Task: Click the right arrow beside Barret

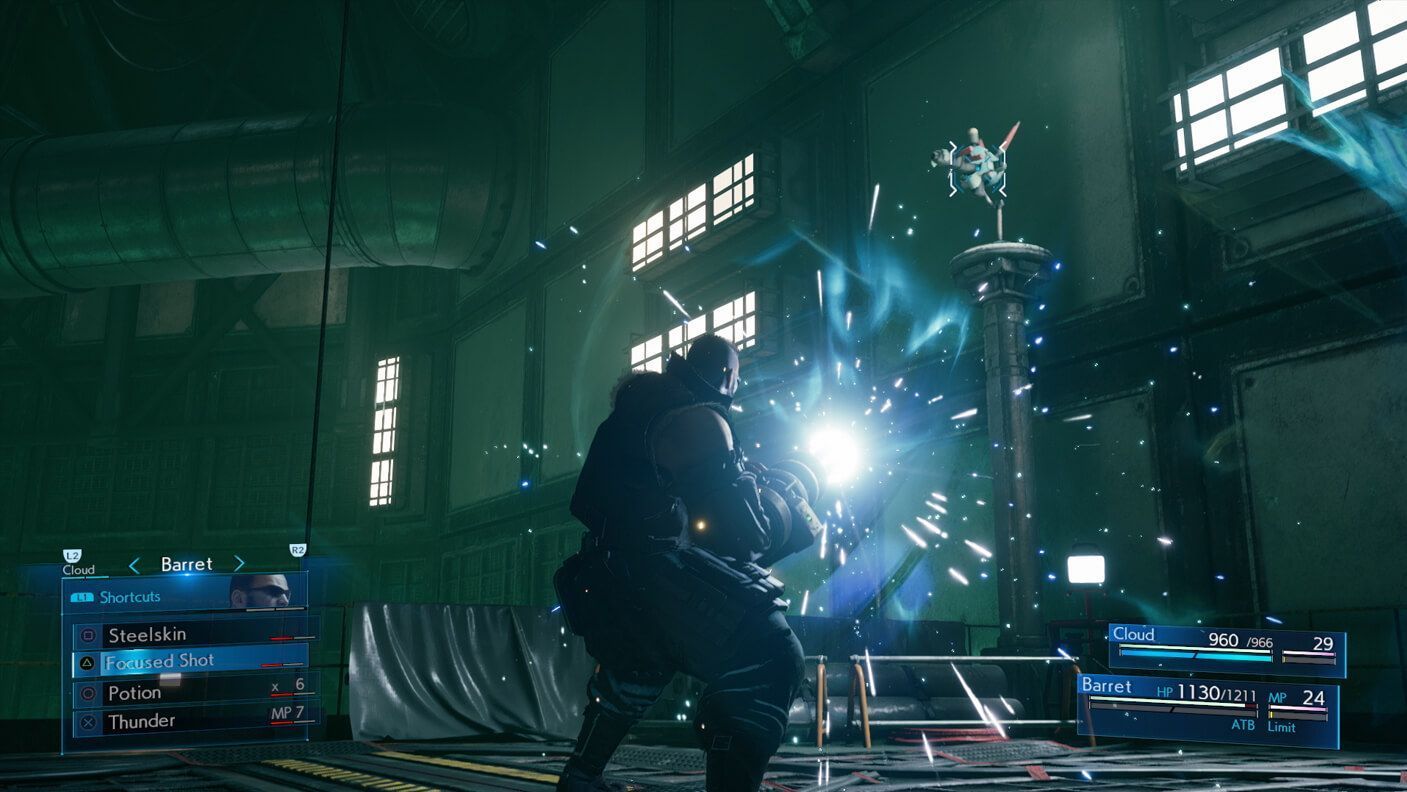Action: pos(240,563)
